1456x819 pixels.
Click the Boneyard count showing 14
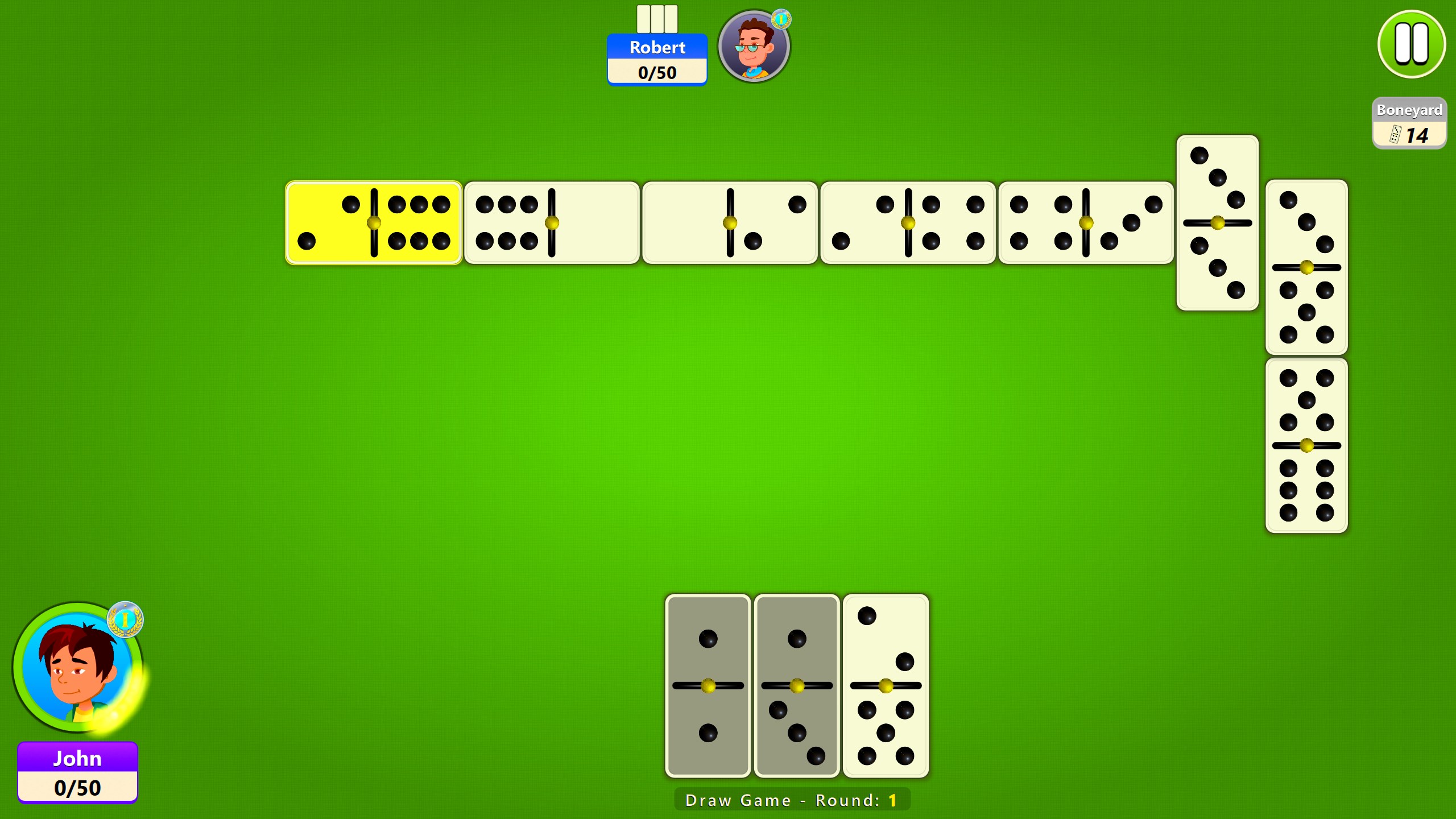pos(1417,135)
